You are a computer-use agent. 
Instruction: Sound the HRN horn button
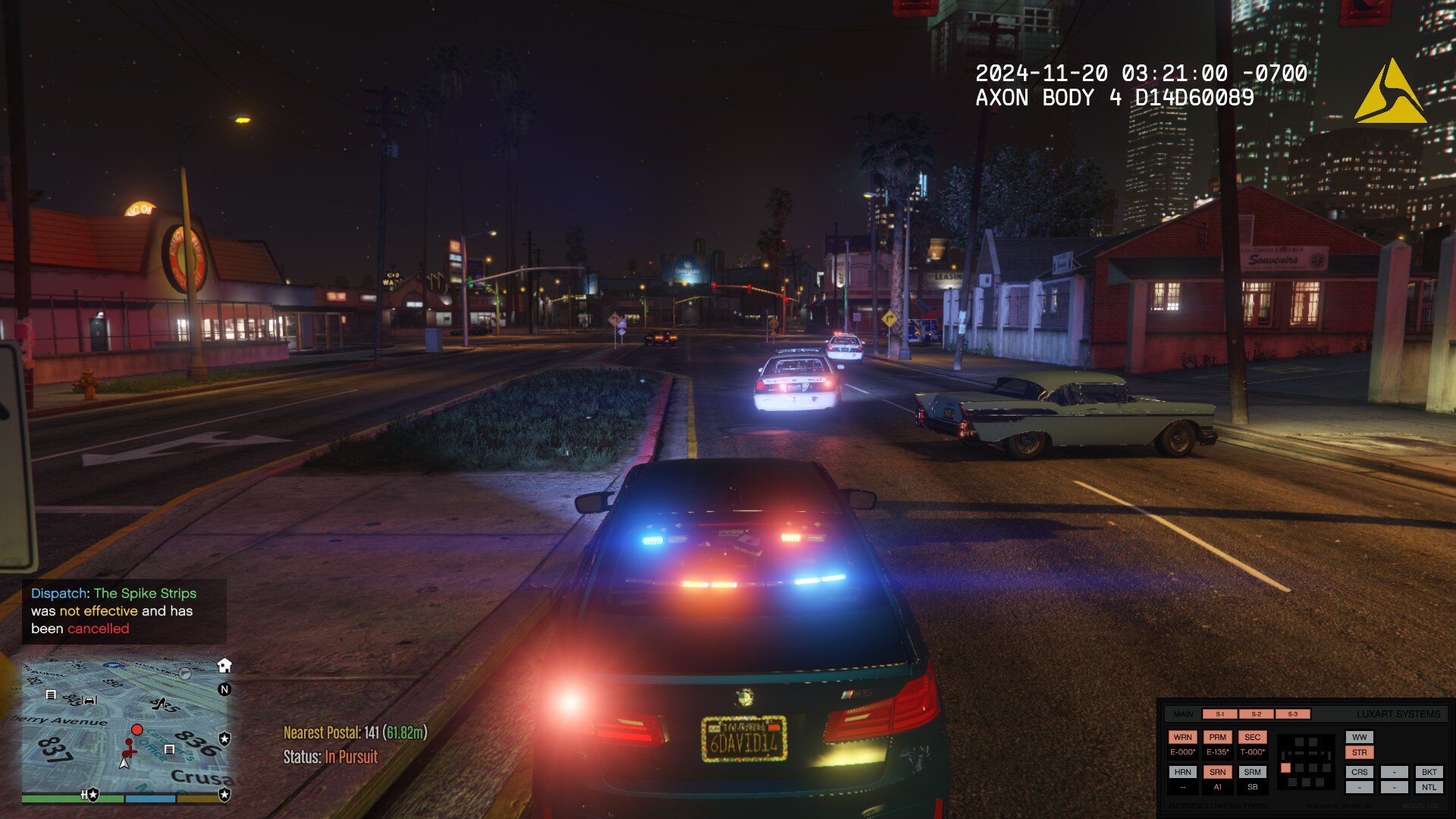1182,772
